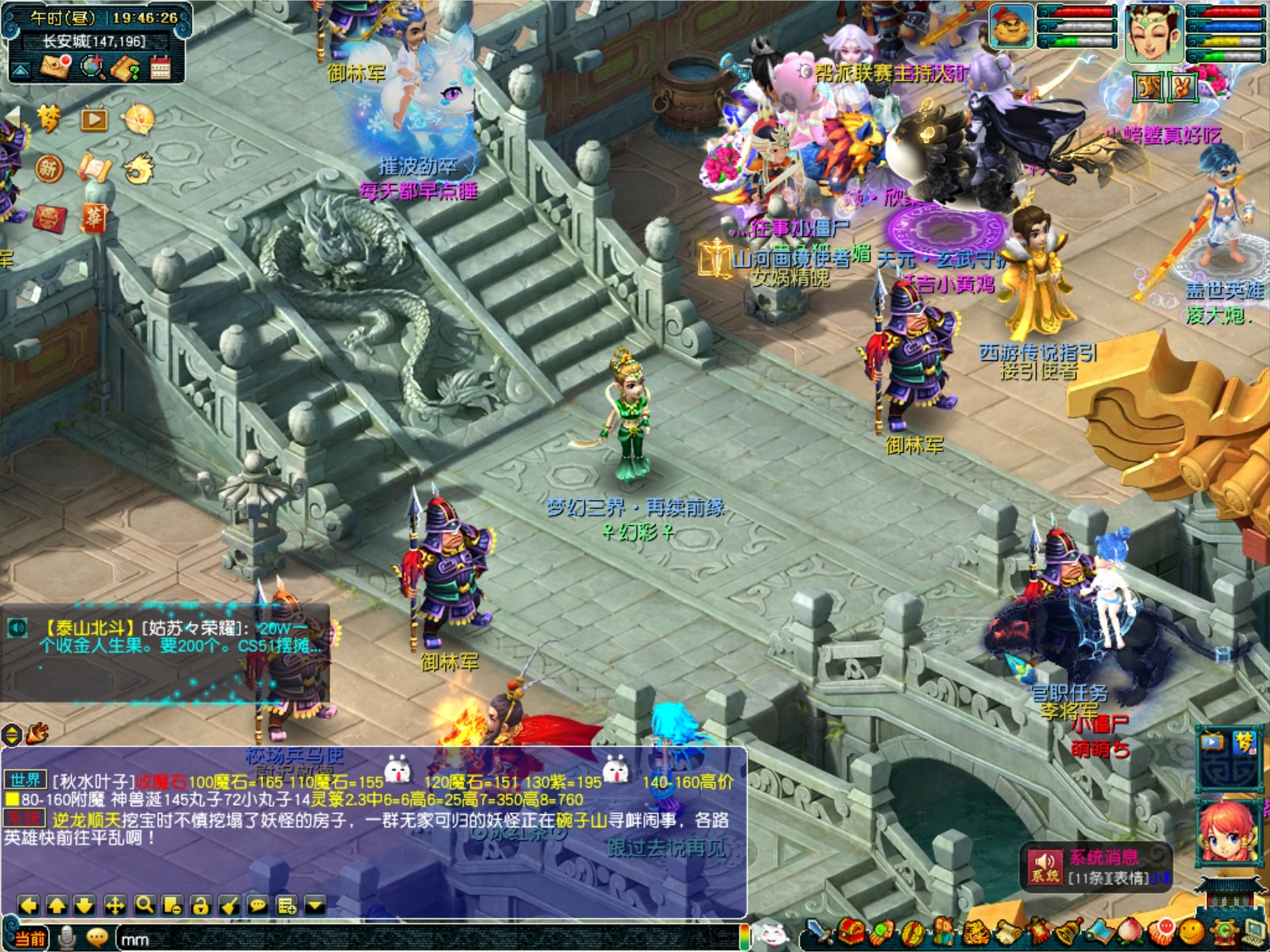The height and width of the screenshot is (952, 1270).
Task: Toggle the microphone voice input
Action: click(x=68, y=938)
